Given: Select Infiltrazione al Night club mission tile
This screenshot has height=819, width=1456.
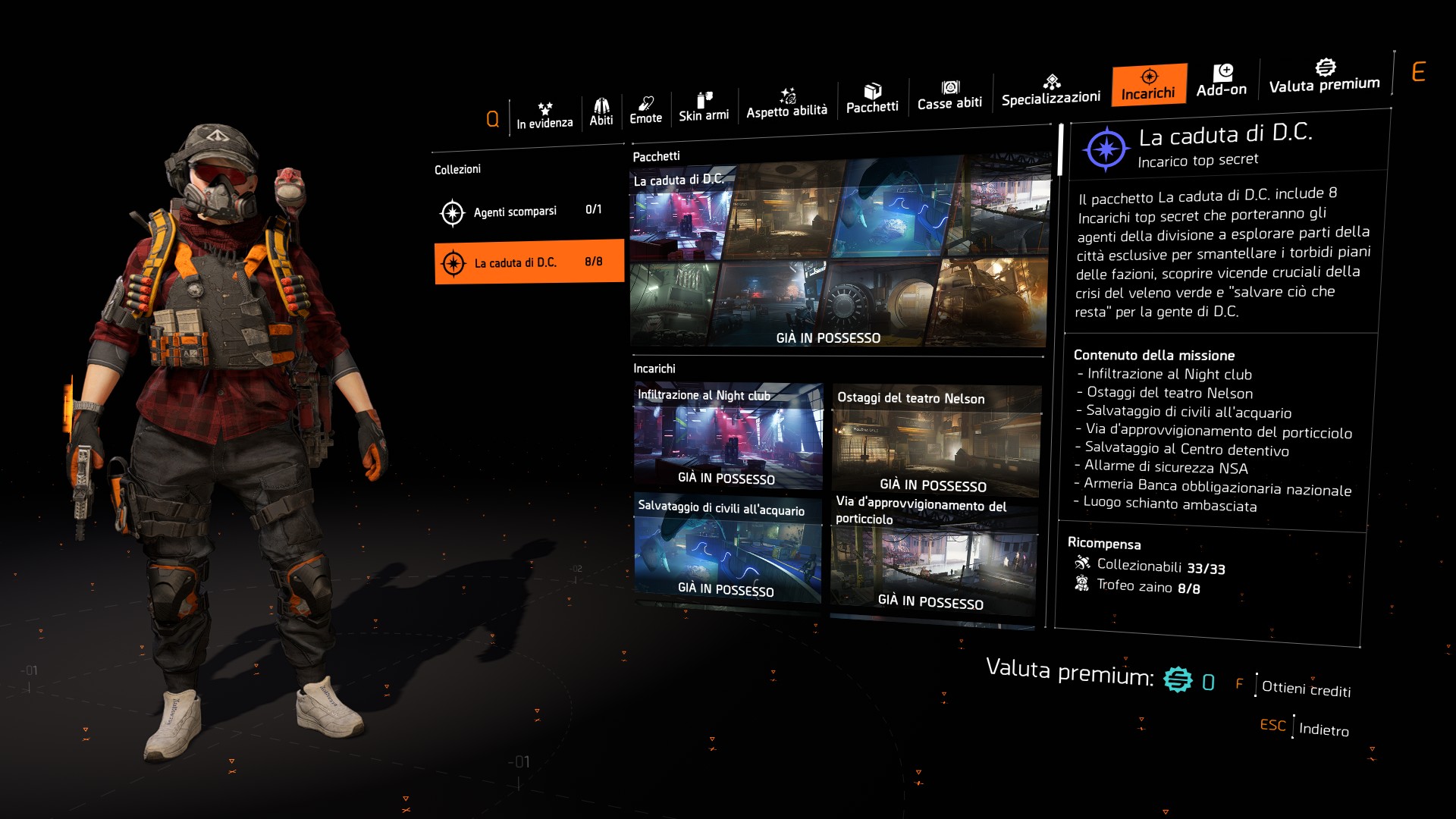Looking at the screenshot, I should 728,438.
